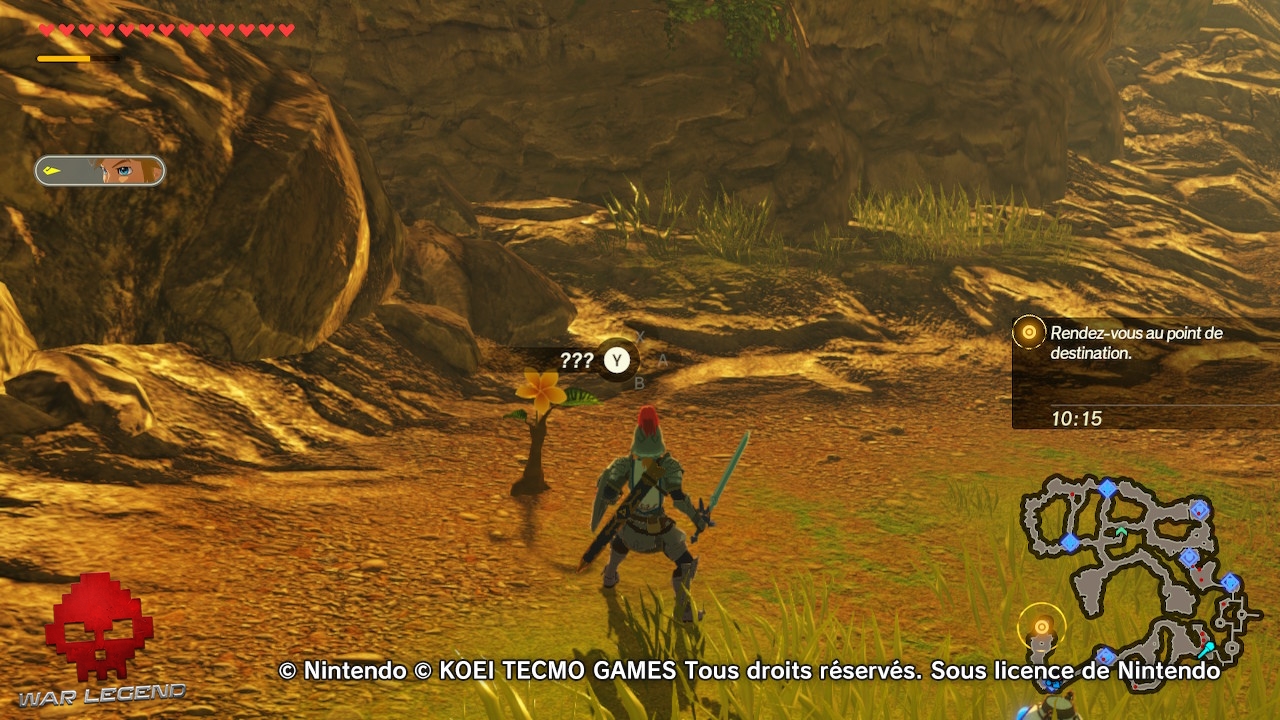Click the green player arrow on the minimap

pos(1121,531)
